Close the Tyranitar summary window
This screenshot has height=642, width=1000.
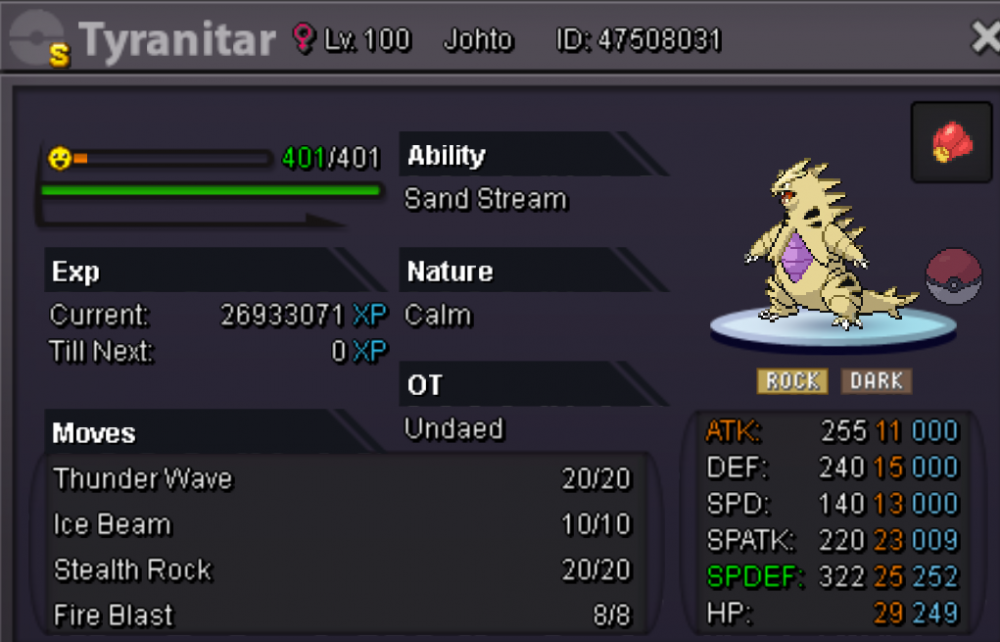click(985, 39)
